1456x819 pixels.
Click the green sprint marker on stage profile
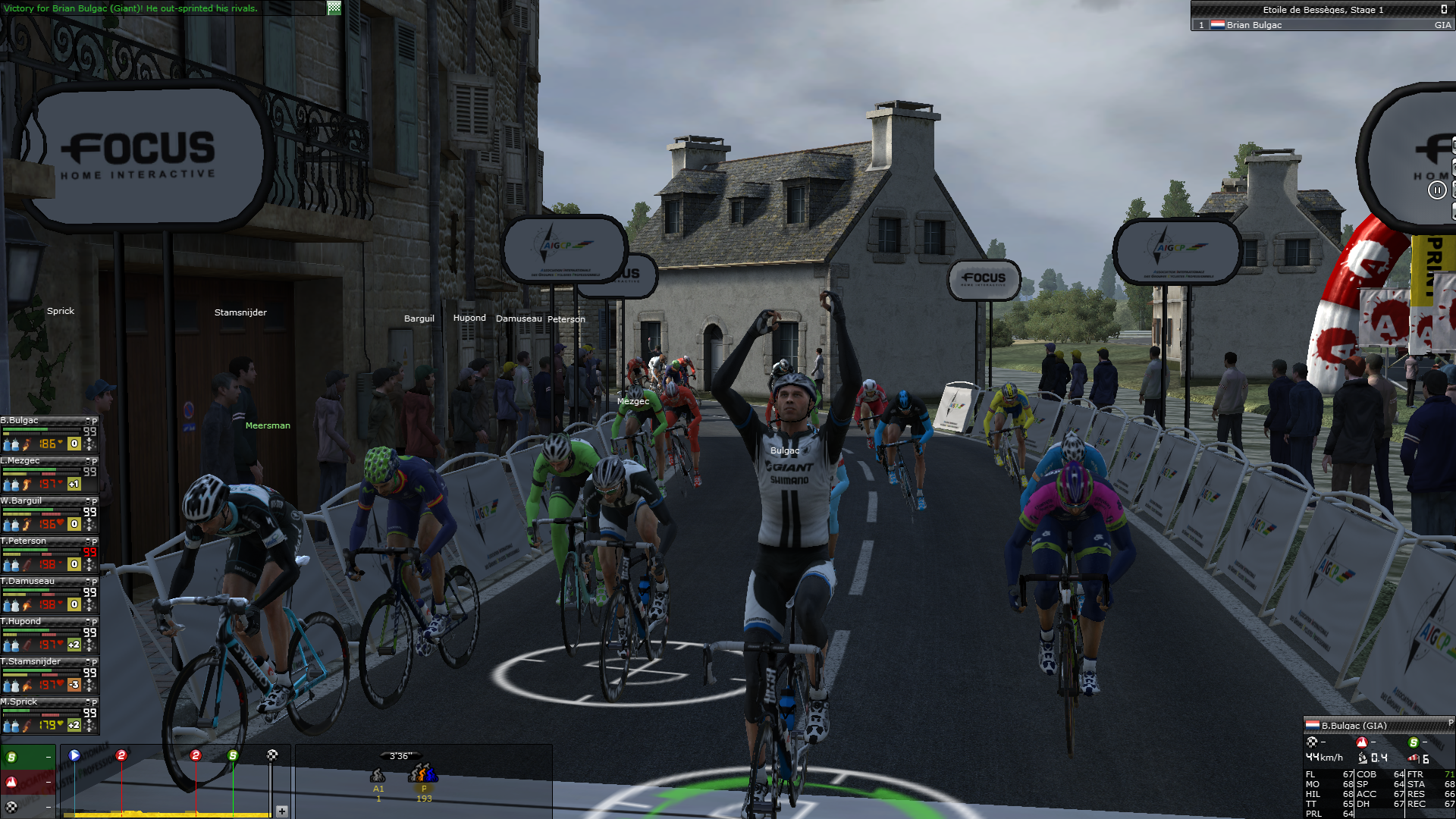(233, 755)
